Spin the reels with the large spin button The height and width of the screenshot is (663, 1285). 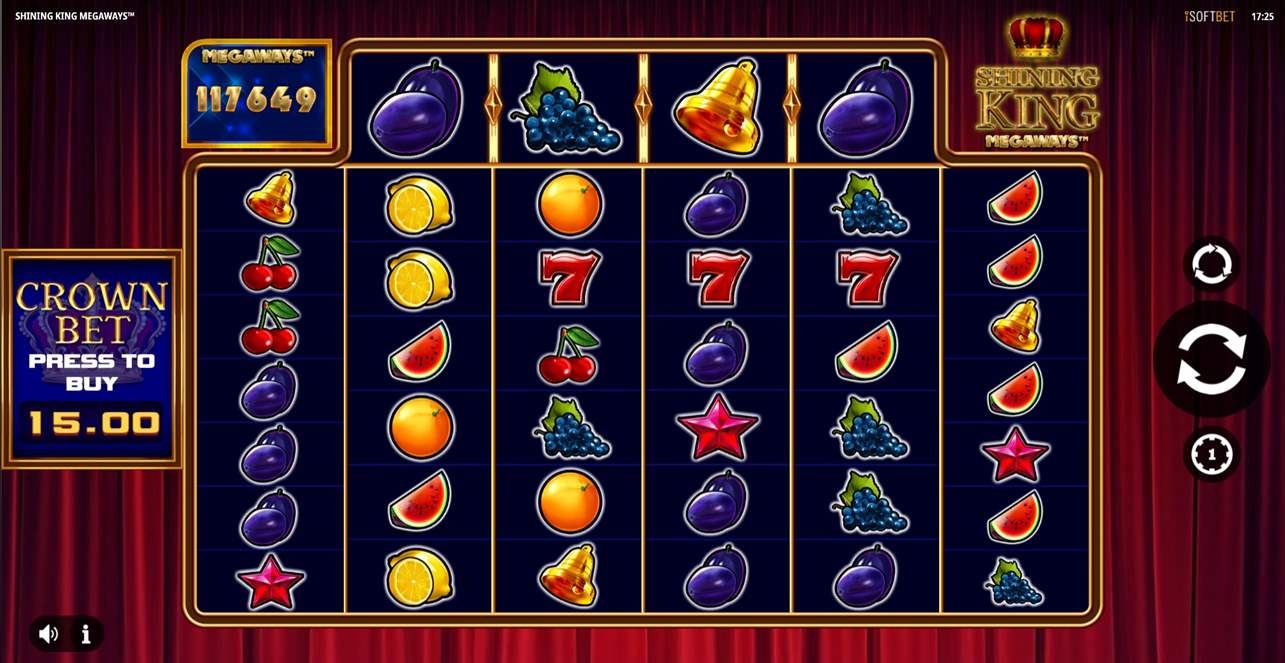pos(1211,360)
